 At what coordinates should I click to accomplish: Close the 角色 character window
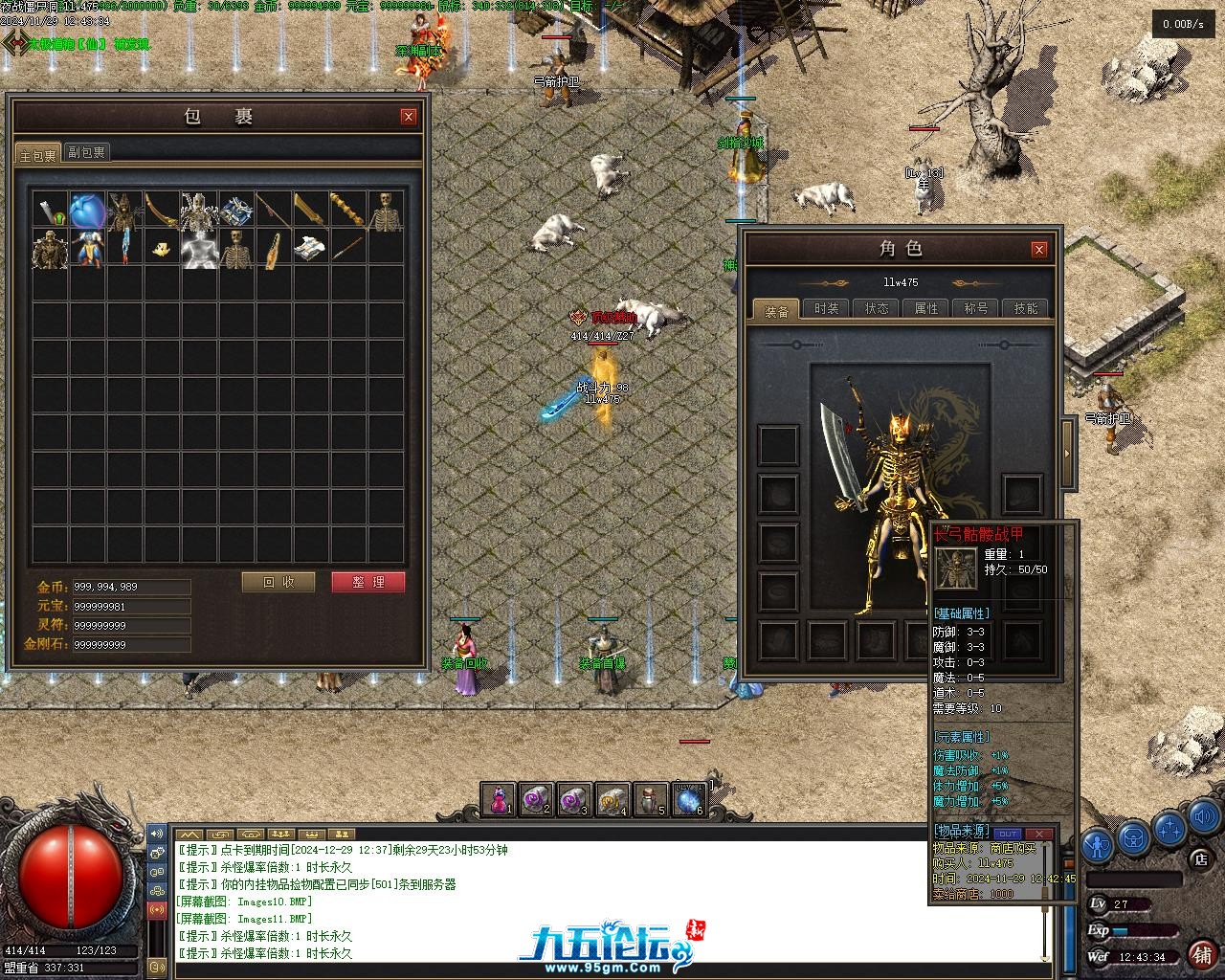(1039, 250)
